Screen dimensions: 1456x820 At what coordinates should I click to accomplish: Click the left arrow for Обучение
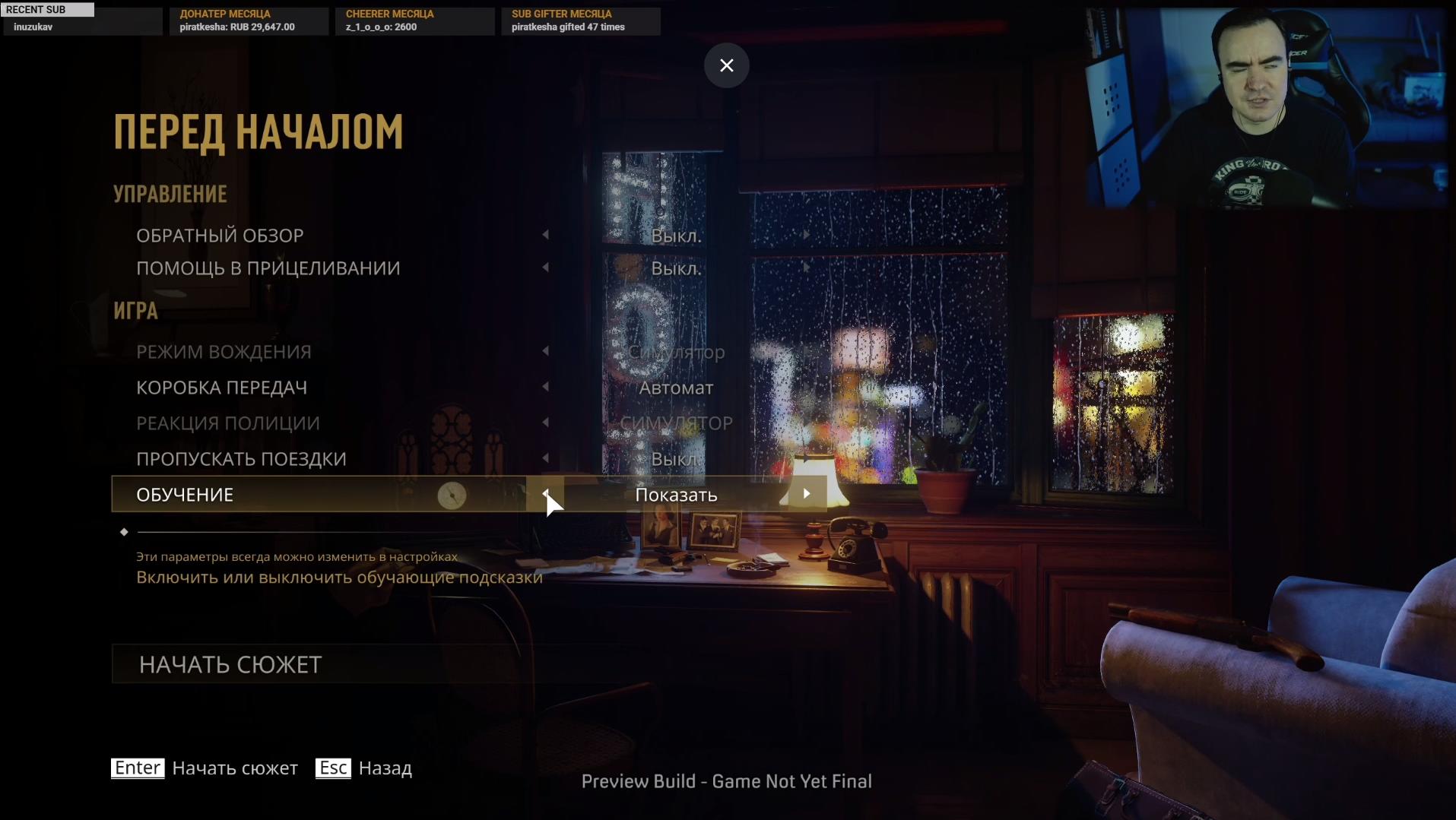pos(545,494)
